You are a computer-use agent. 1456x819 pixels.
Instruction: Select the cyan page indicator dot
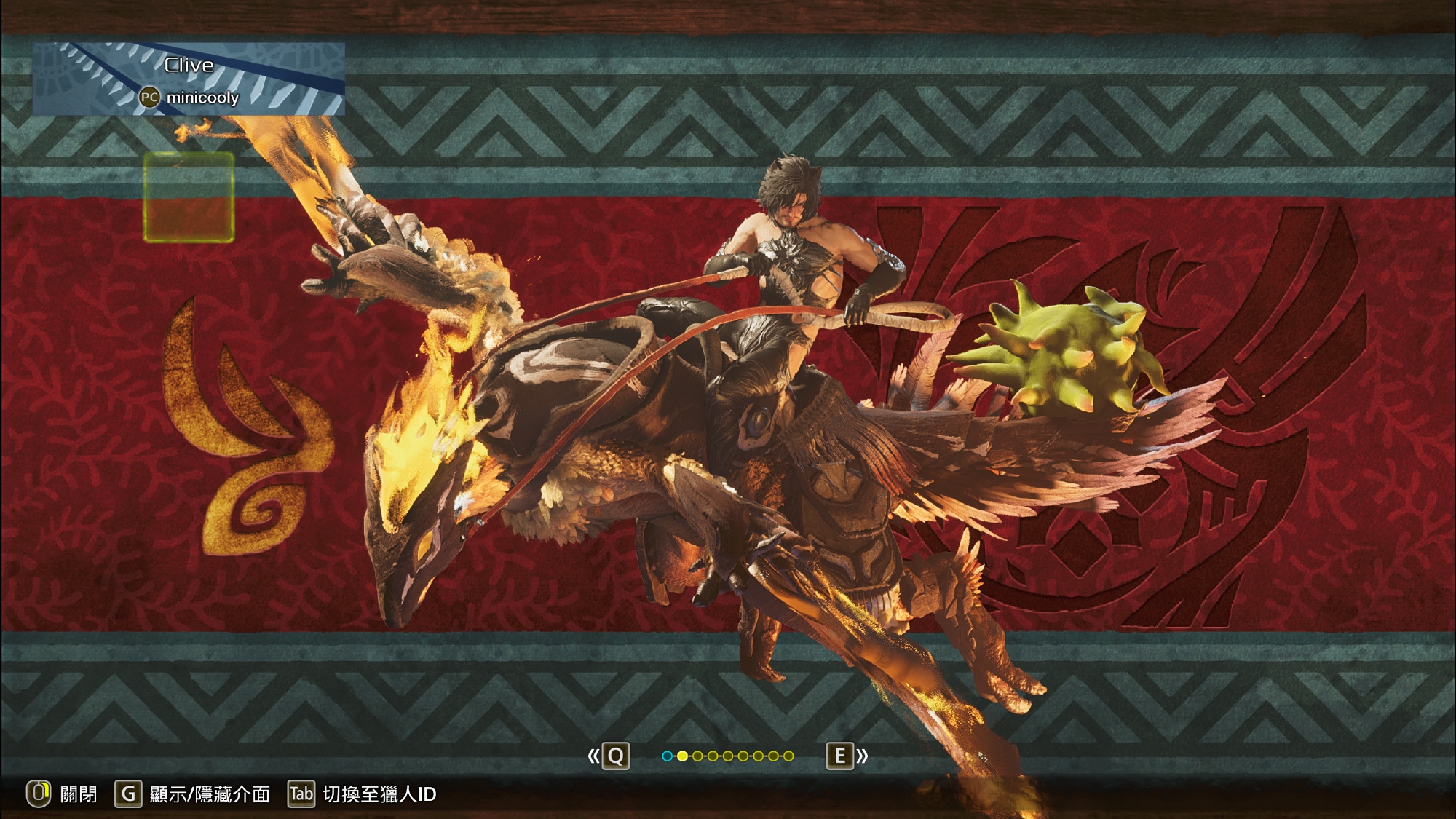667,756
